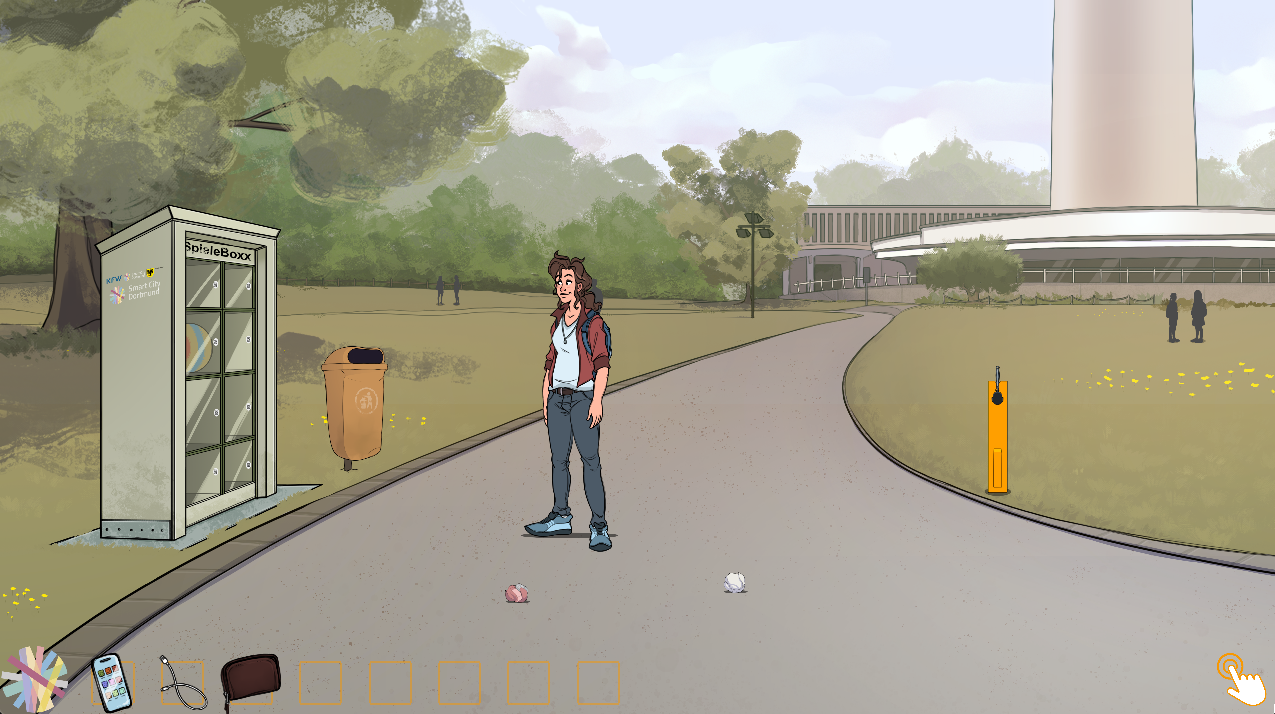Click the orange tap-hand hint icon
The image size is (1275, 714).
(1238, 679)
